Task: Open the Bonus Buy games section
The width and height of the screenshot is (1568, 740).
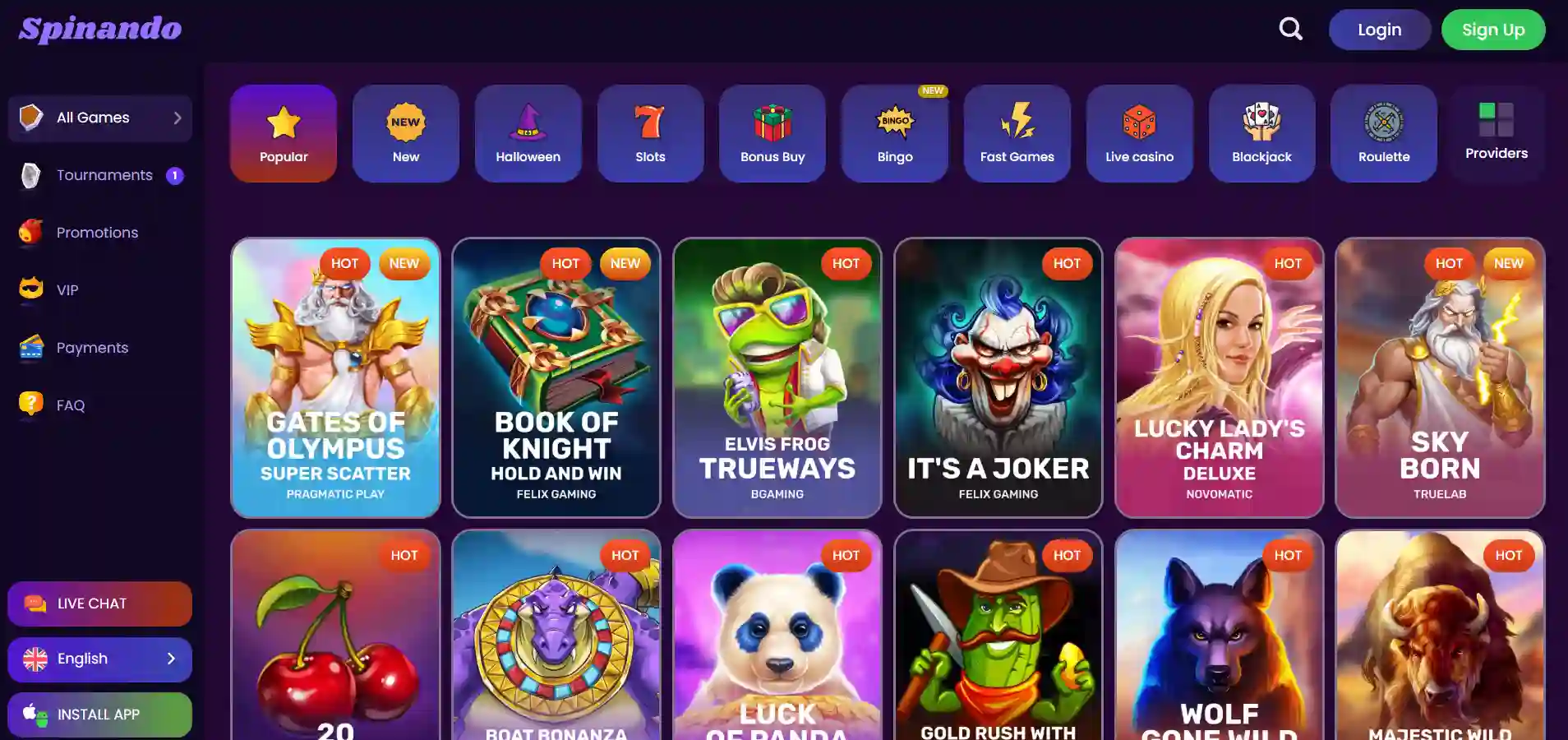Action: pyautogui.click(x=772, y=123)
